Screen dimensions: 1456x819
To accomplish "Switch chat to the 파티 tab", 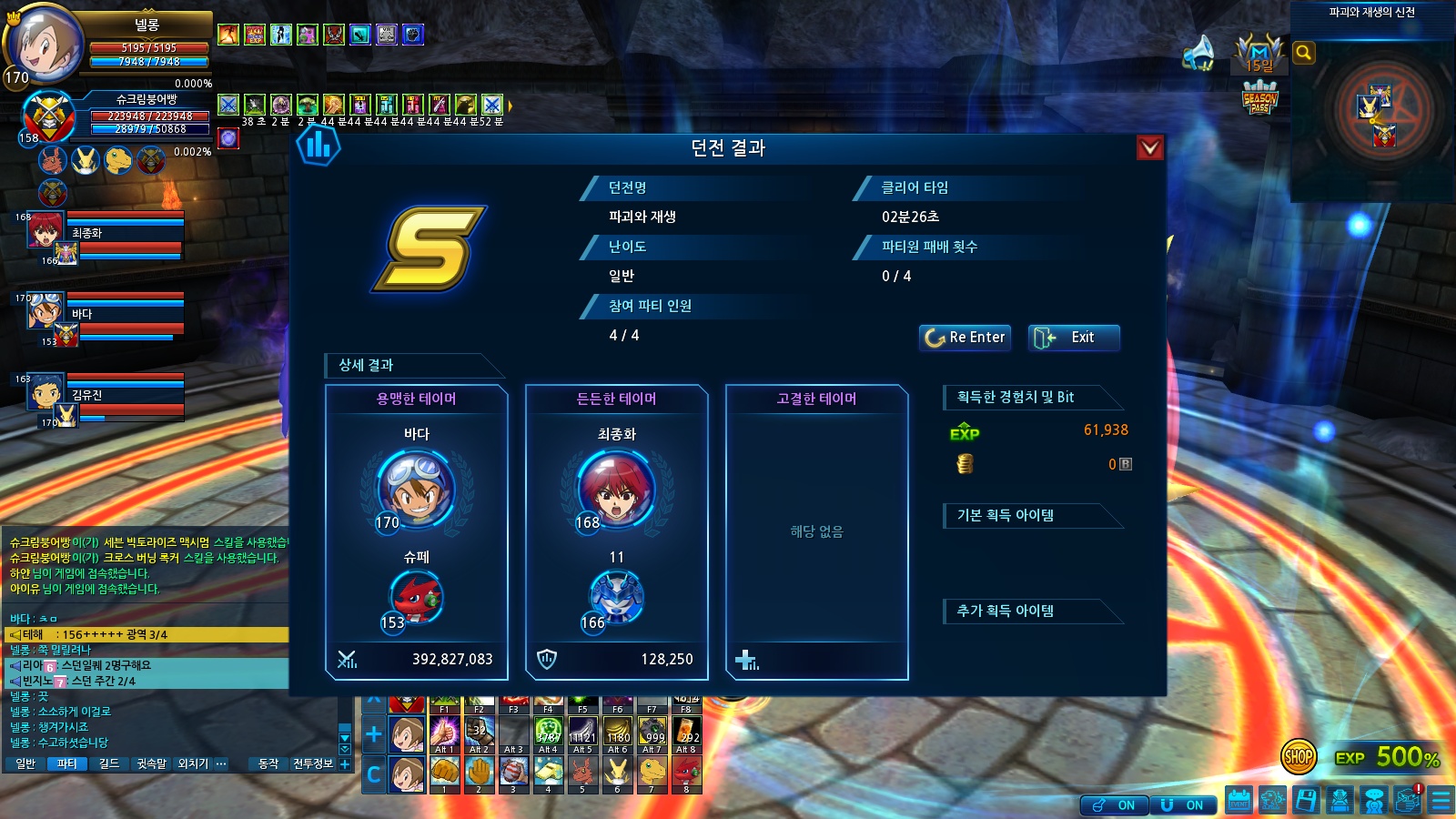I will [67, 764].
